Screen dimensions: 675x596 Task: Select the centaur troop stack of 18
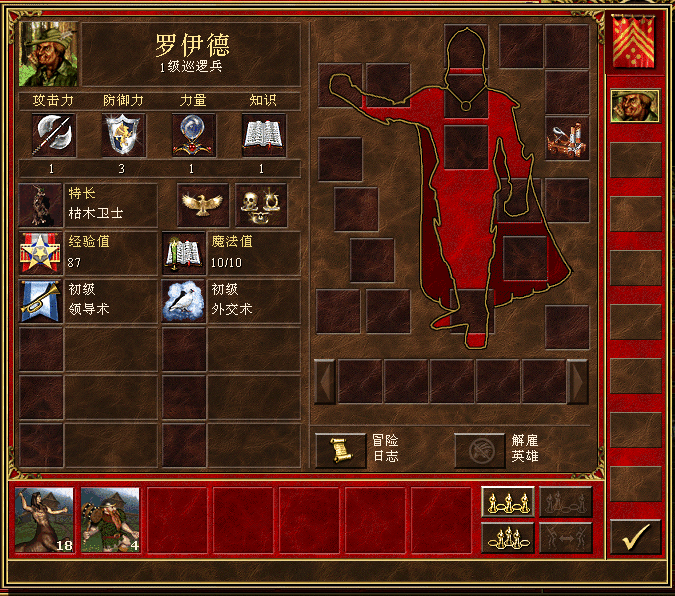pyautogui.click(x=45, y=520)
